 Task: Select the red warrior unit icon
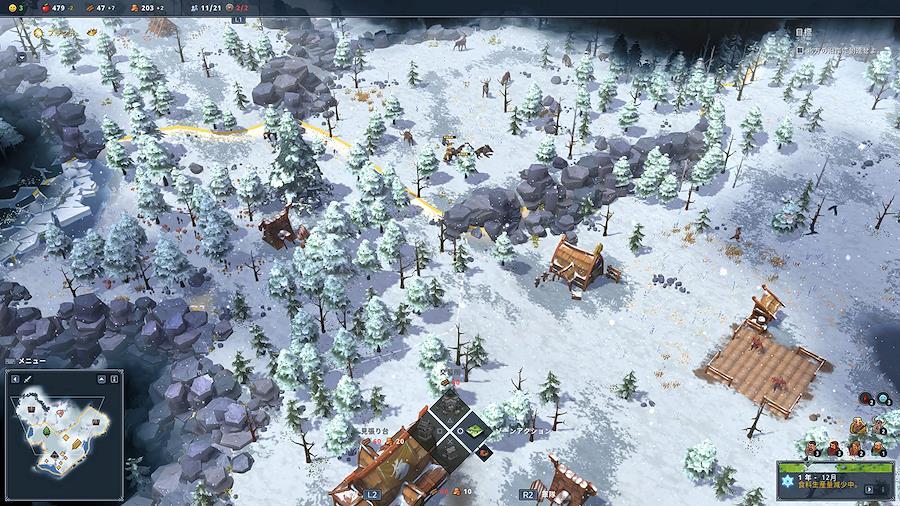point(866,399)
